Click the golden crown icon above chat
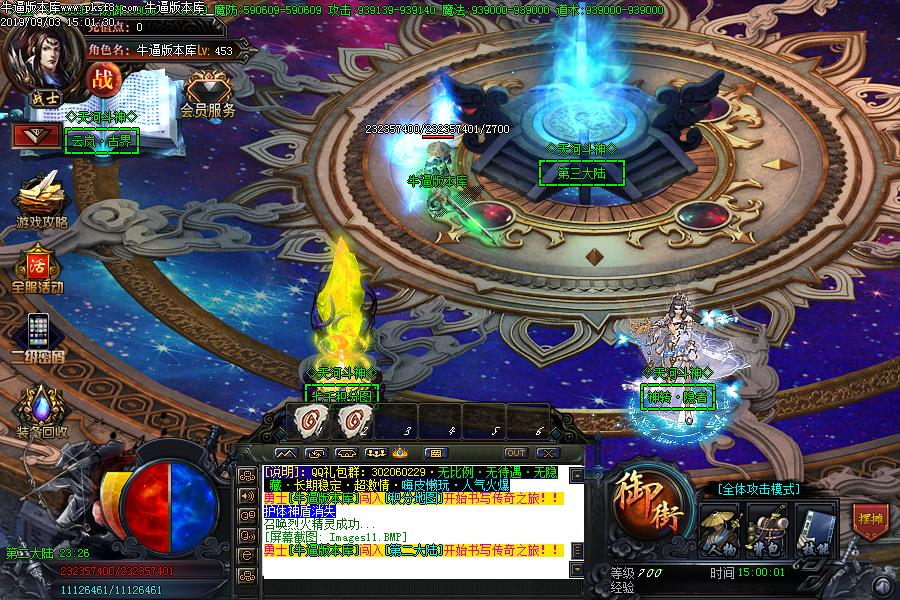900x600 pixels. coord(400,453)
